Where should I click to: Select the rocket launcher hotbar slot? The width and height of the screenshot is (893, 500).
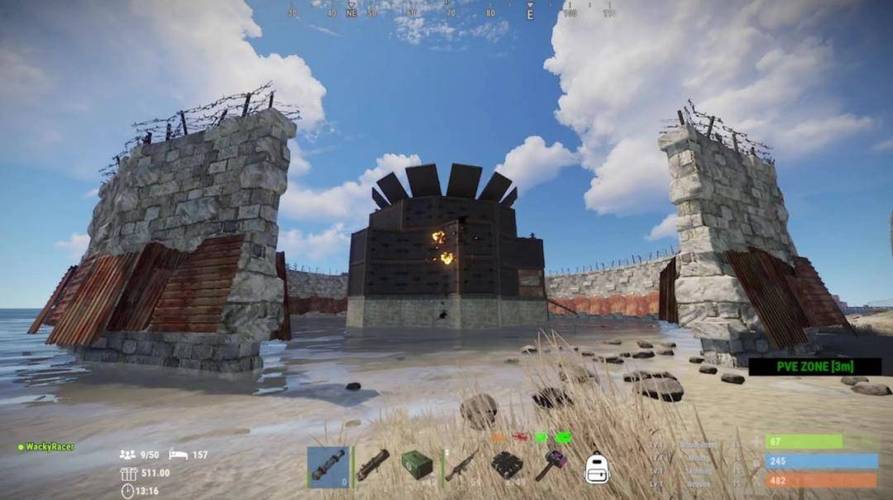tap(328, 466)
